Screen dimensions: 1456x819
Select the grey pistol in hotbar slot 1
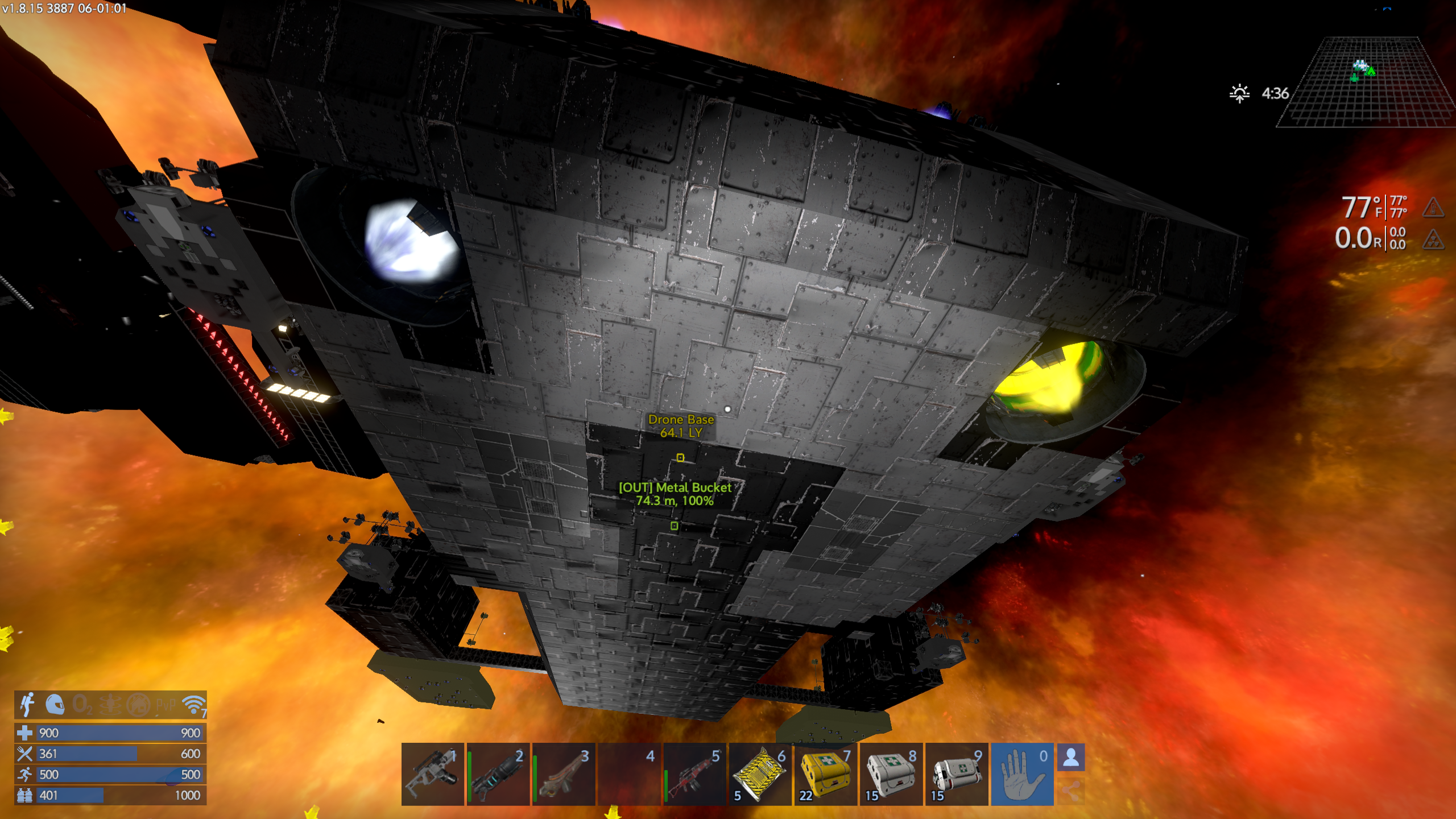coord(433,773)
